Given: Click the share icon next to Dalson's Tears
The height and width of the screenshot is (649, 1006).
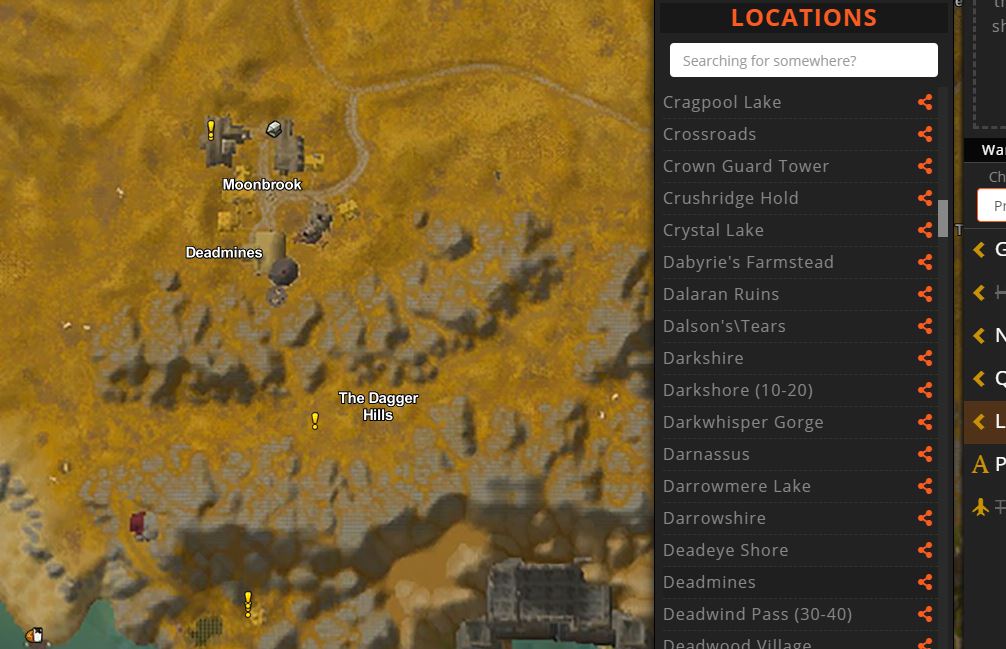Looking at the screenshot, I should pos(925,326).
